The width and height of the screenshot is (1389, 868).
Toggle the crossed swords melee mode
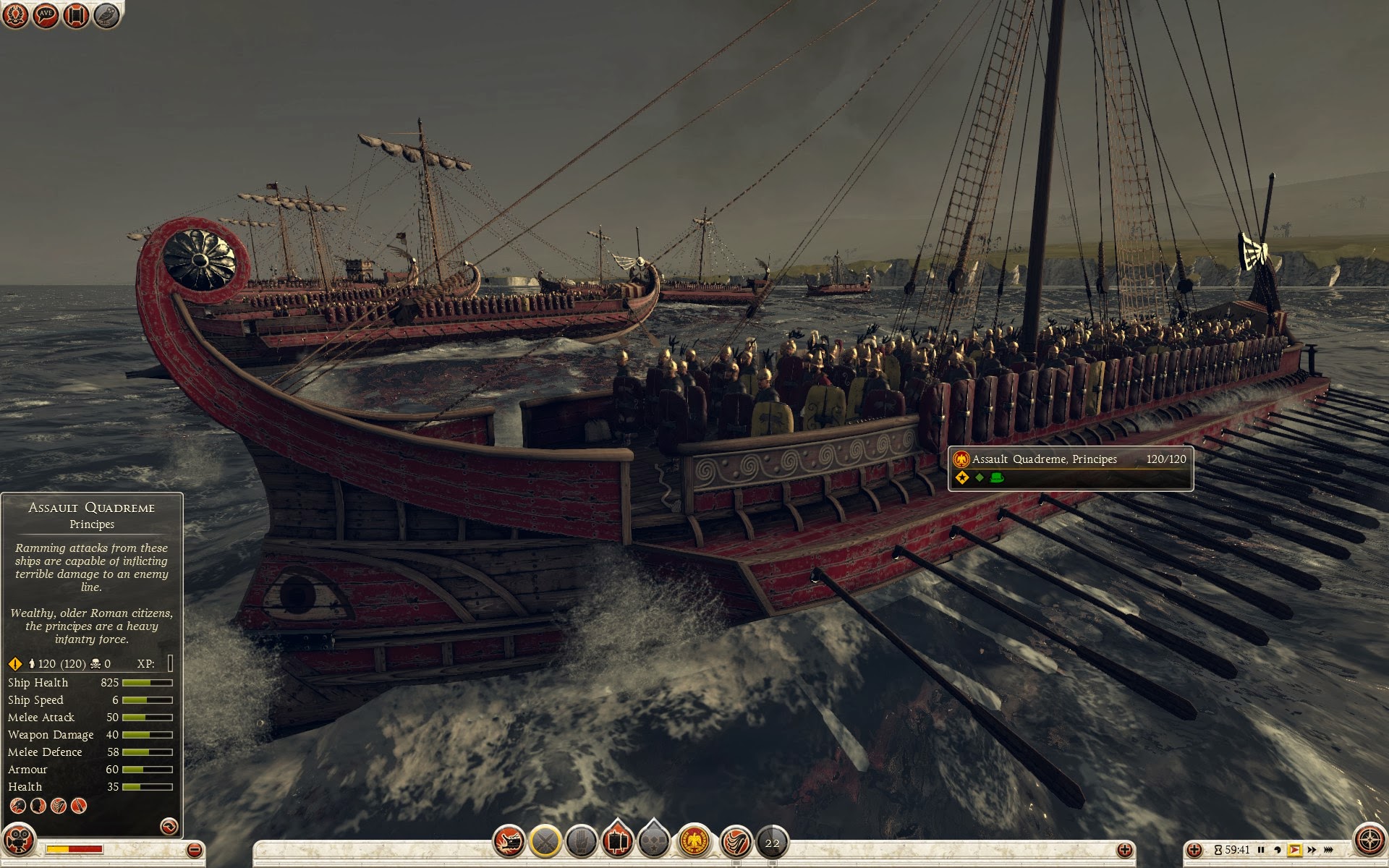coord(545,841)
